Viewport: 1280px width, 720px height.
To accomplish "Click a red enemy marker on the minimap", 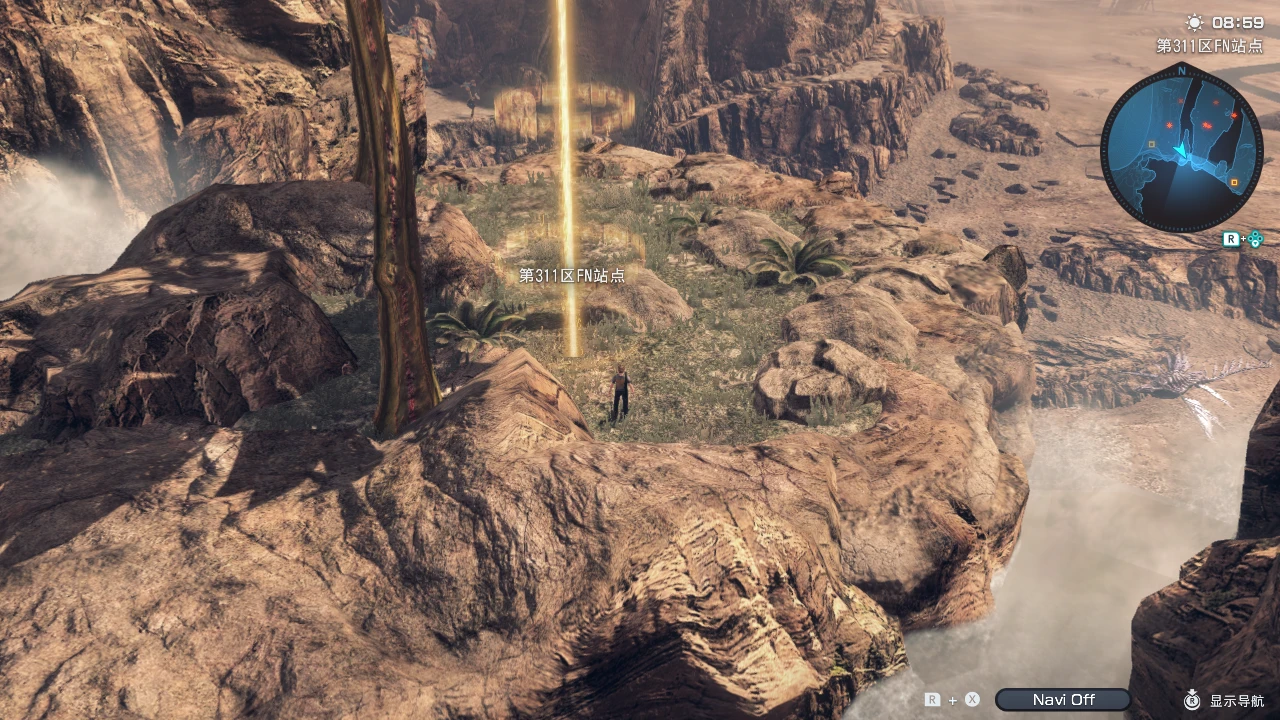I will [x=1205, y=125].
